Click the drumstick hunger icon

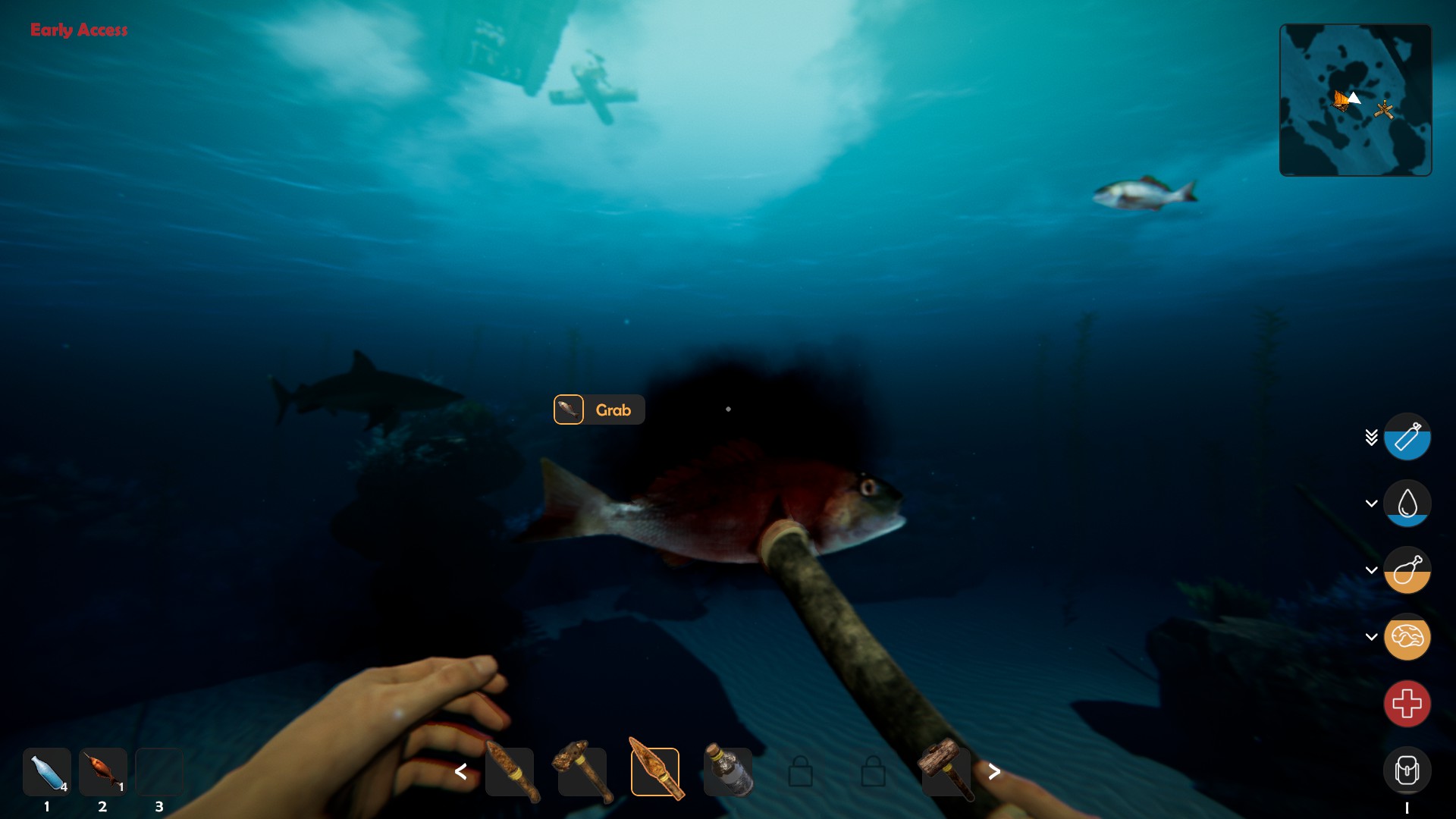coord(1407,570)
